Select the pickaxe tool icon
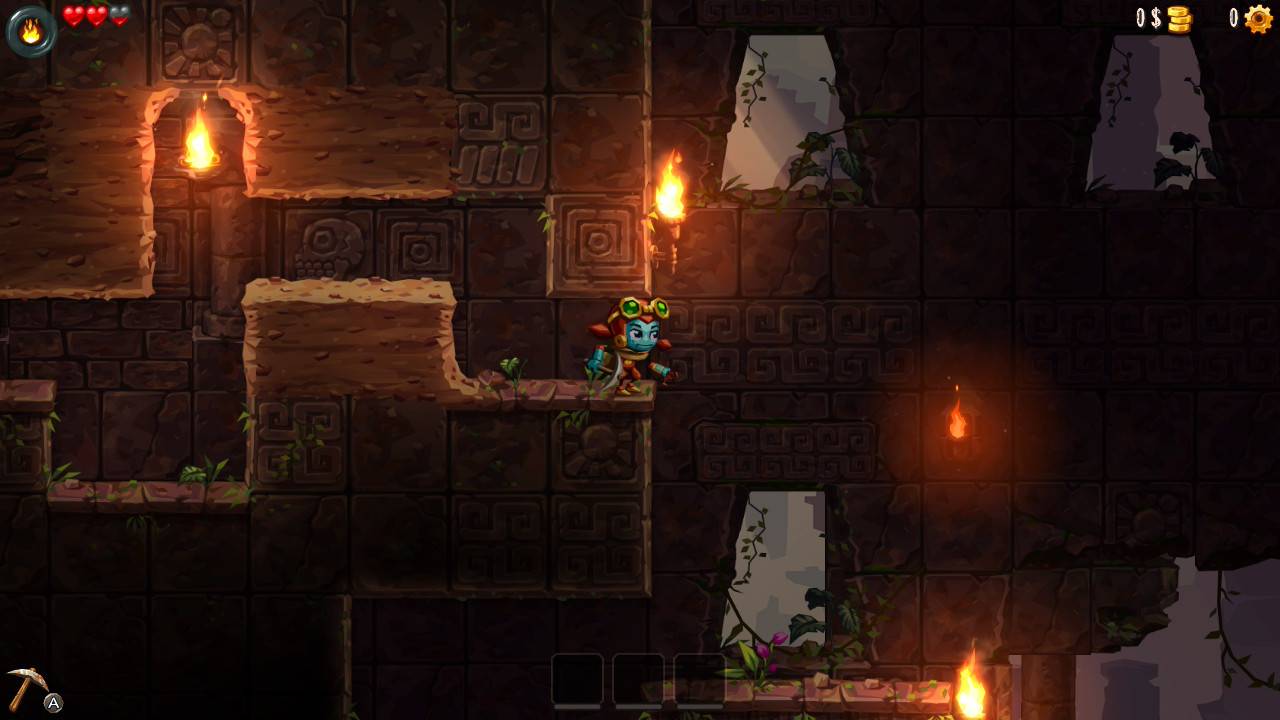Viewport: 1280px width, 720px height. click(x=26, y=686)
